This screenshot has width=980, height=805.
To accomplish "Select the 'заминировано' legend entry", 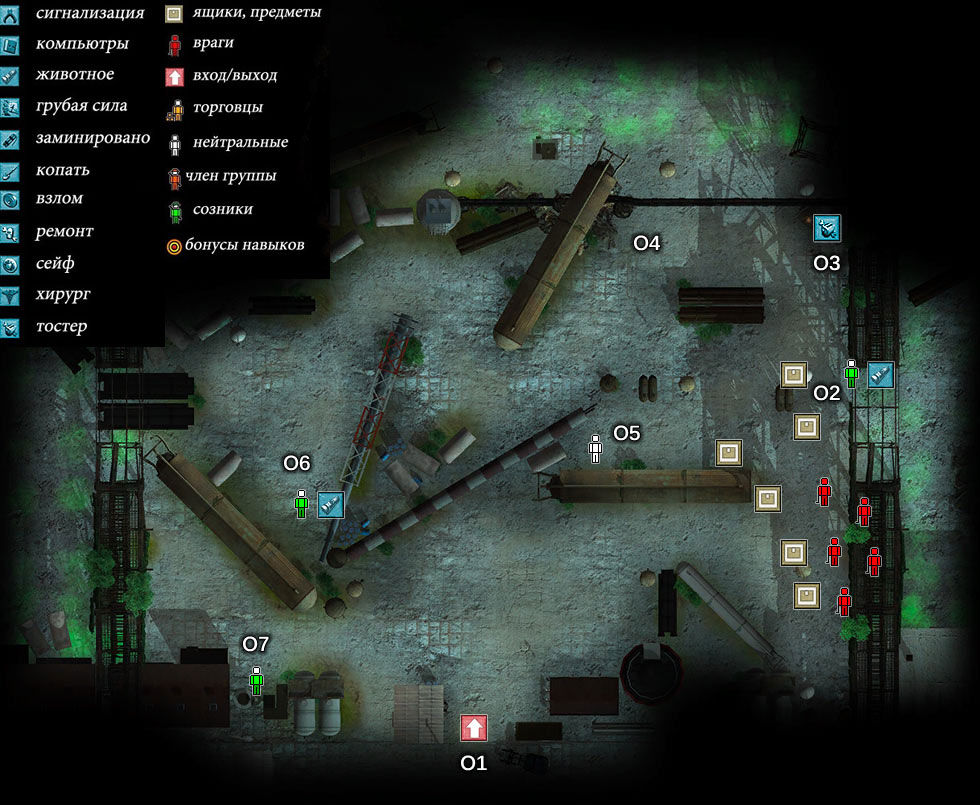I will 91,138.
